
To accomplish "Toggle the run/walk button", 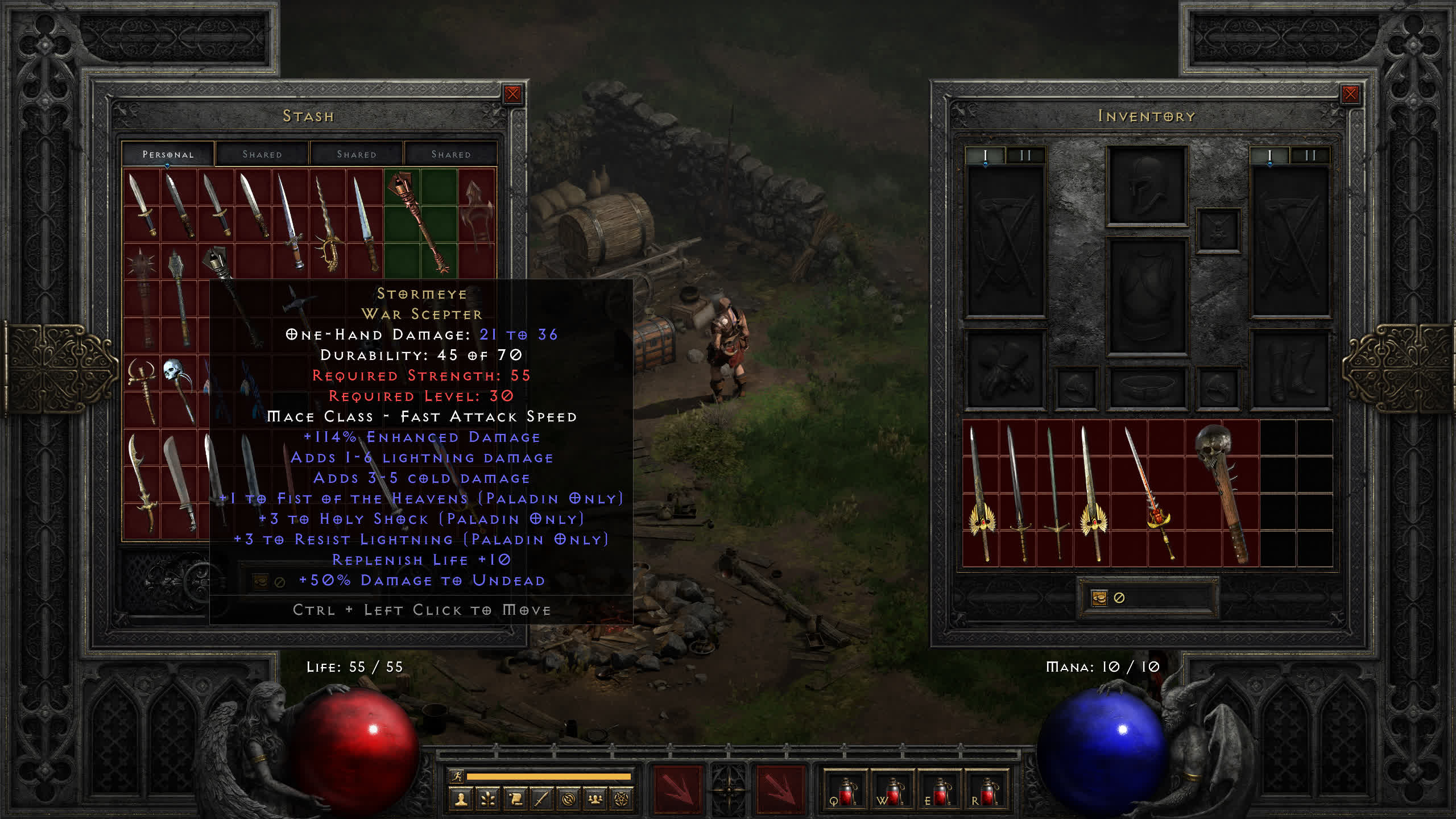I will tap(457, 776).
